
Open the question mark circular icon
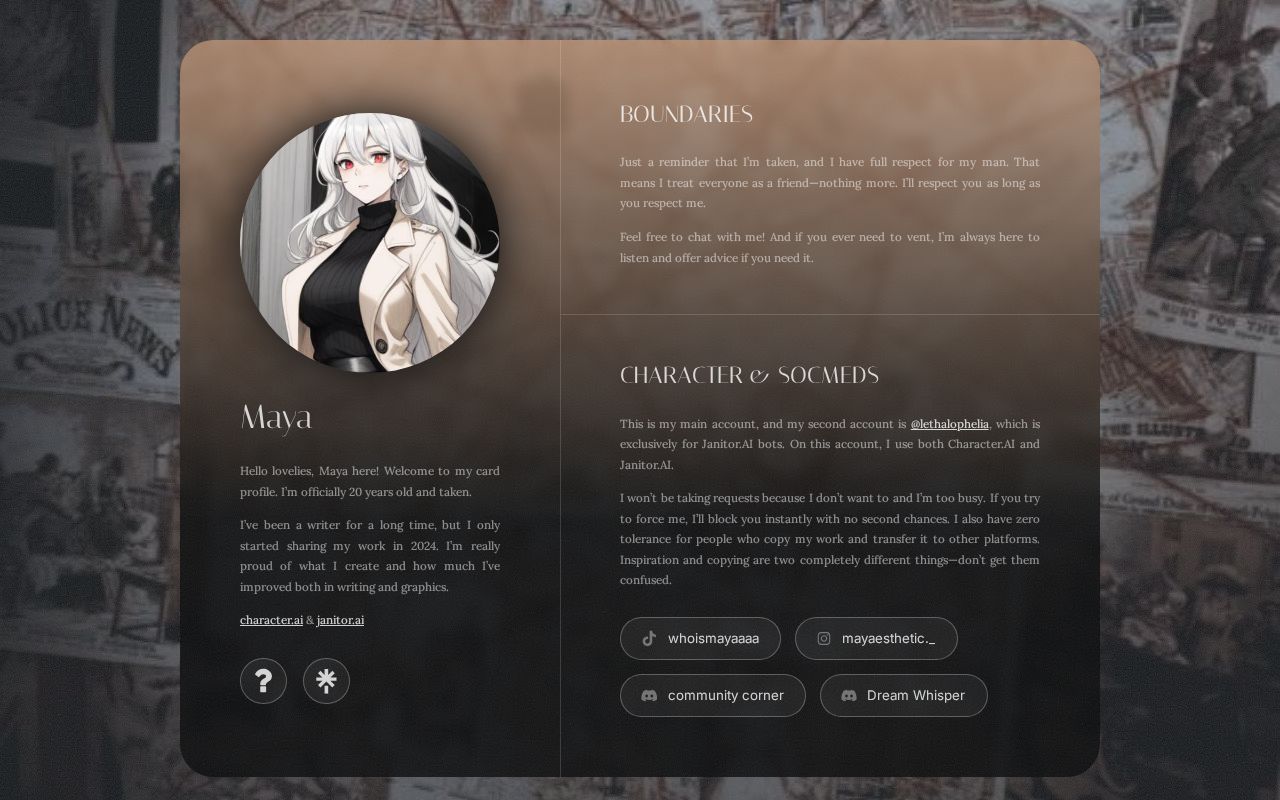click(263, 681)
